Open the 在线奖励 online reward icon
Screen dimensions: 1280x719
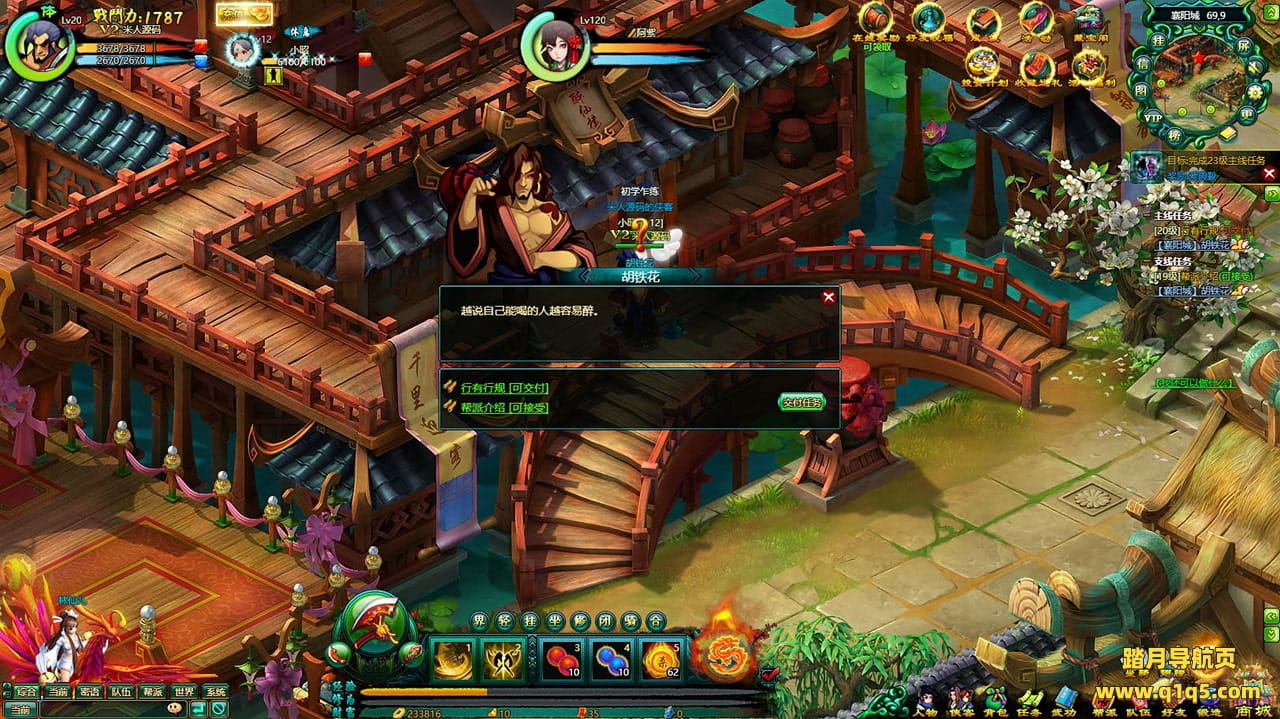876,20
